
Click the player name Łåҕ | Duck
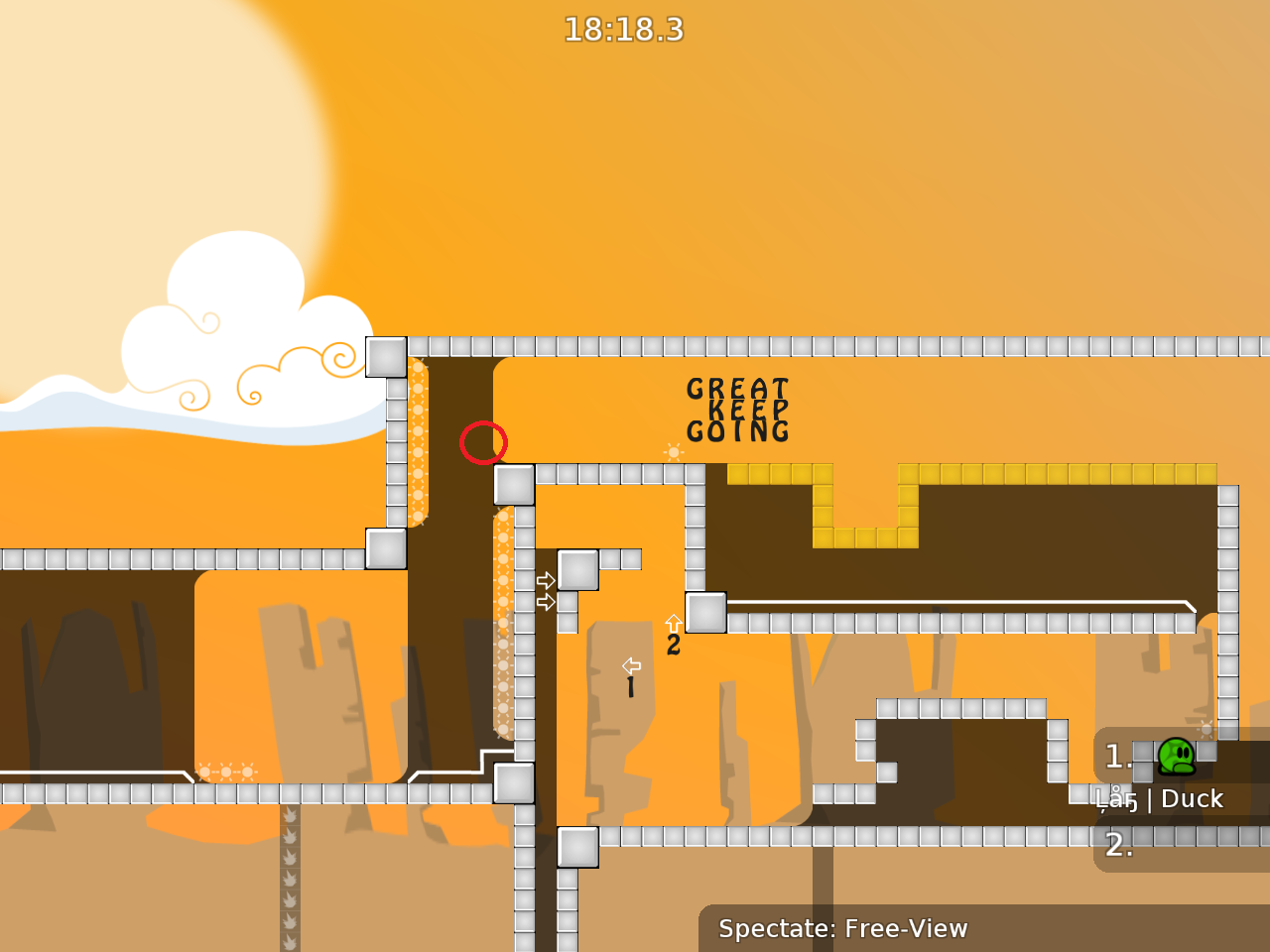point(1161,798)
